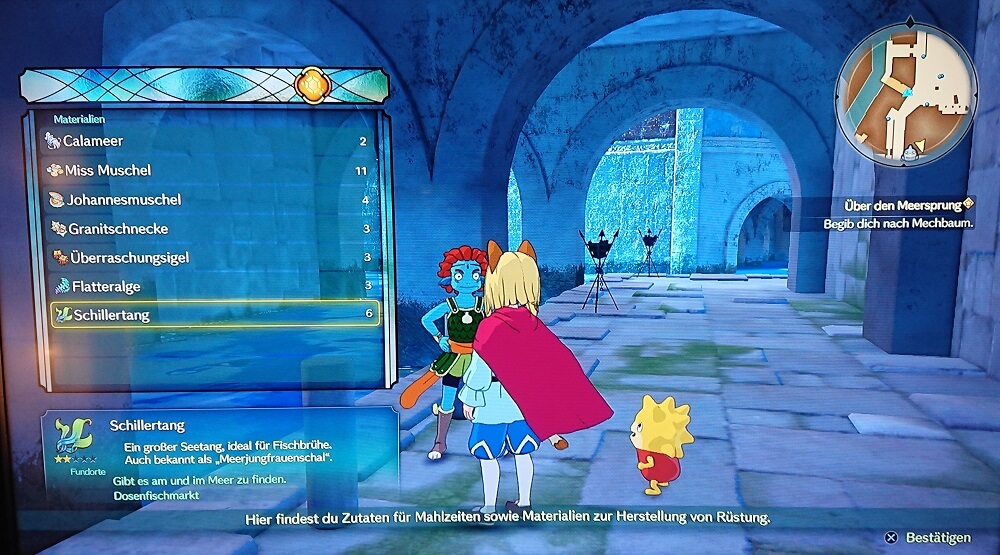The width and height of the screenshot is (1000, 555).
Task: Open the circular minimap
Action: [906, 93]
